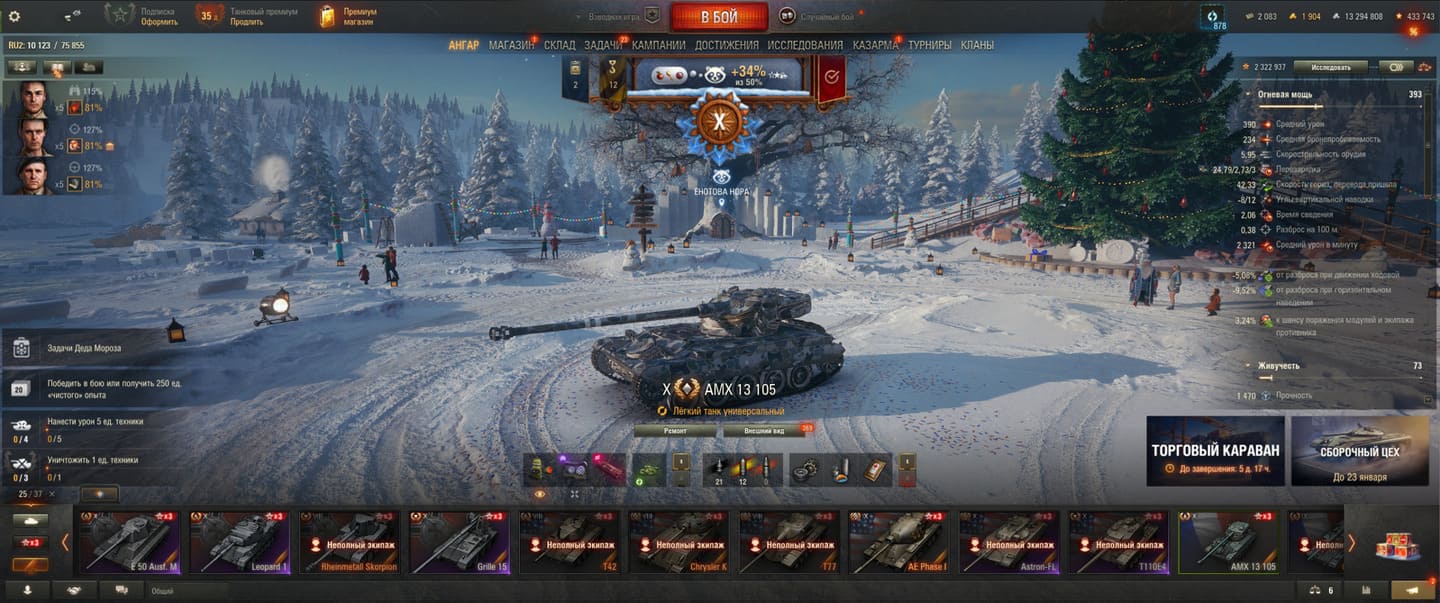Switch to the КАЗАРМА tab
Screen dimensions: 1440x603
[876, 45]
